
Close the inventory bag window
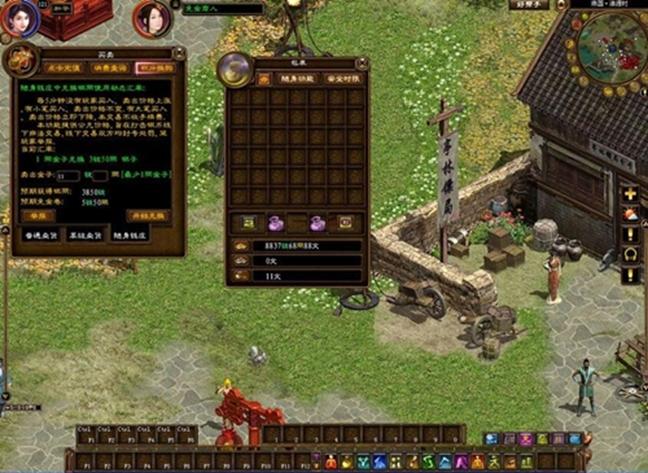click(362, 62)
